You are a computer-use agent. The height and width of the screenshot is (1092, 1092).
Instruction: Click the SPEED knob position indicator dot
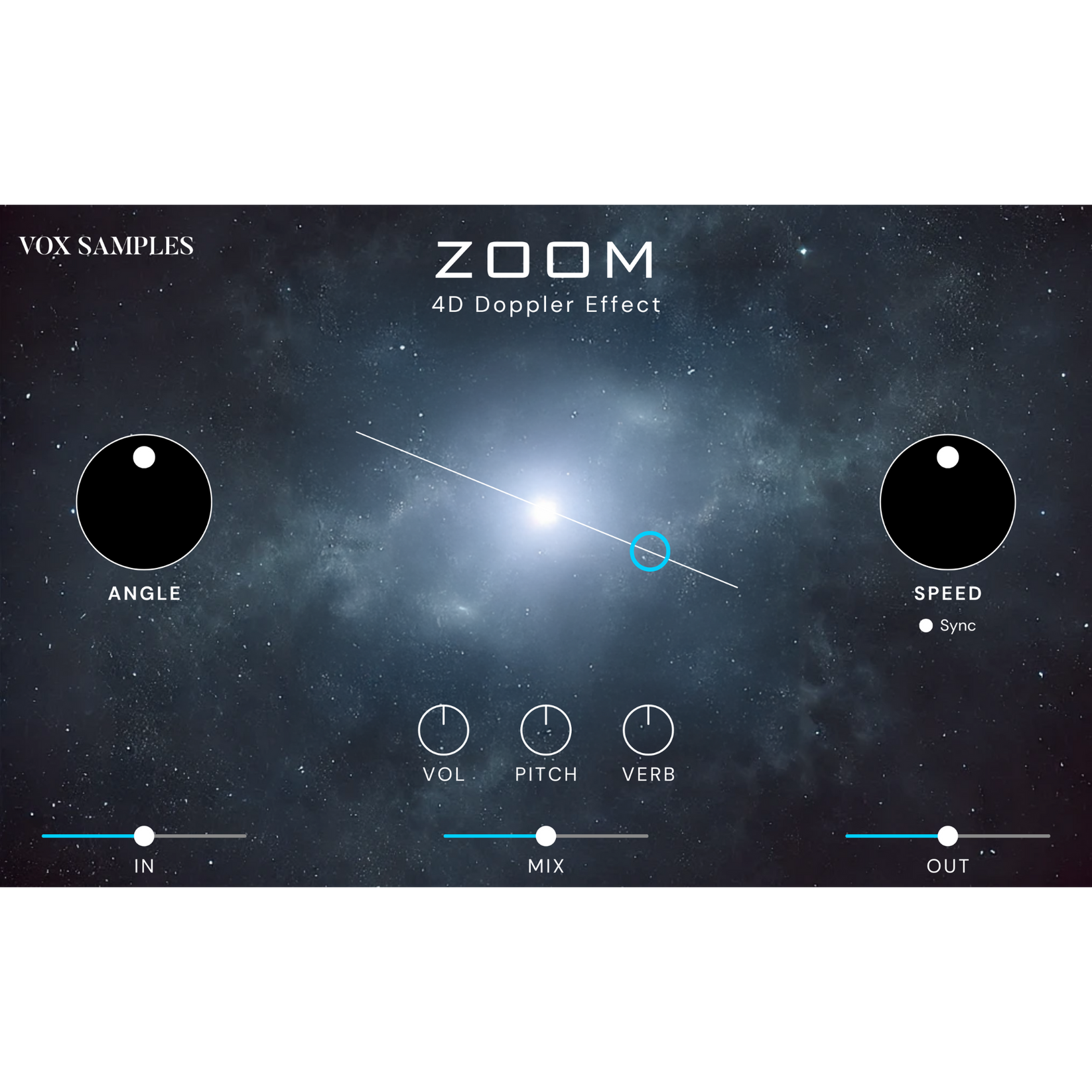(947, 457)
